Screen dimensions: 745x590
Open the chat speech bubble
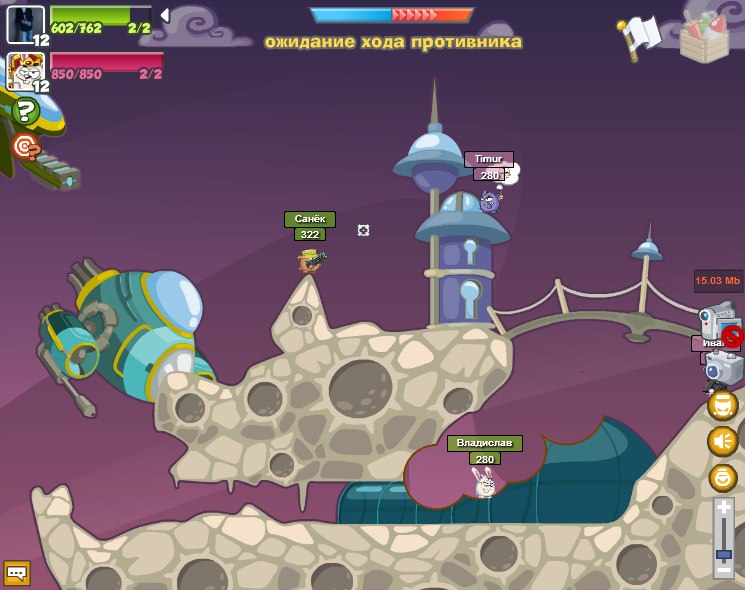17,573
